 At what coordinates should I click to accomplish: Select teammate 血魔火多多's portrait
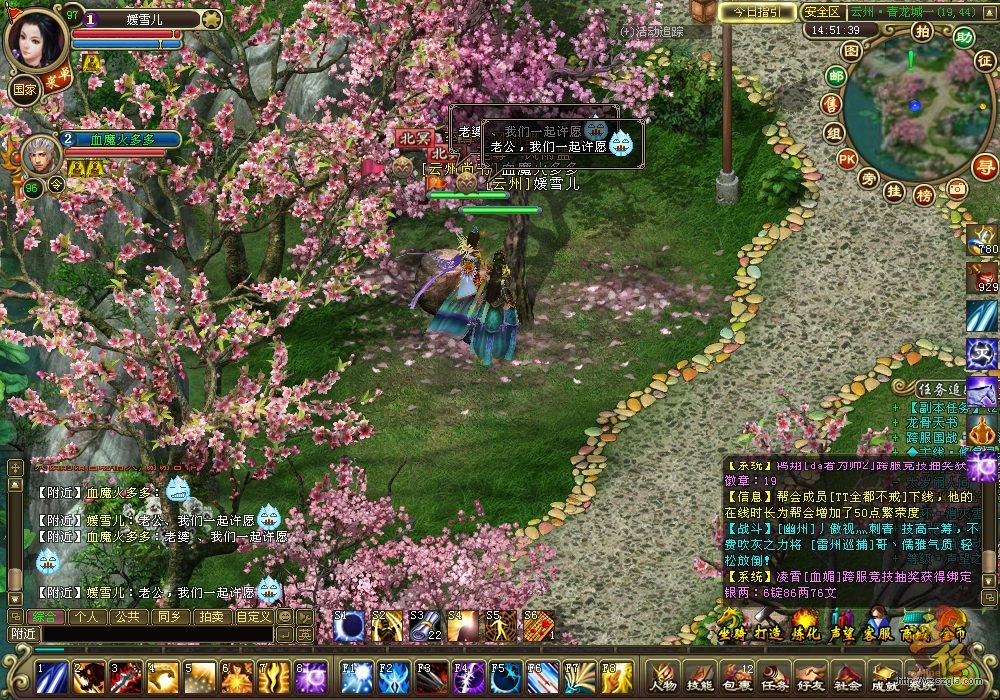pos(40,154)
